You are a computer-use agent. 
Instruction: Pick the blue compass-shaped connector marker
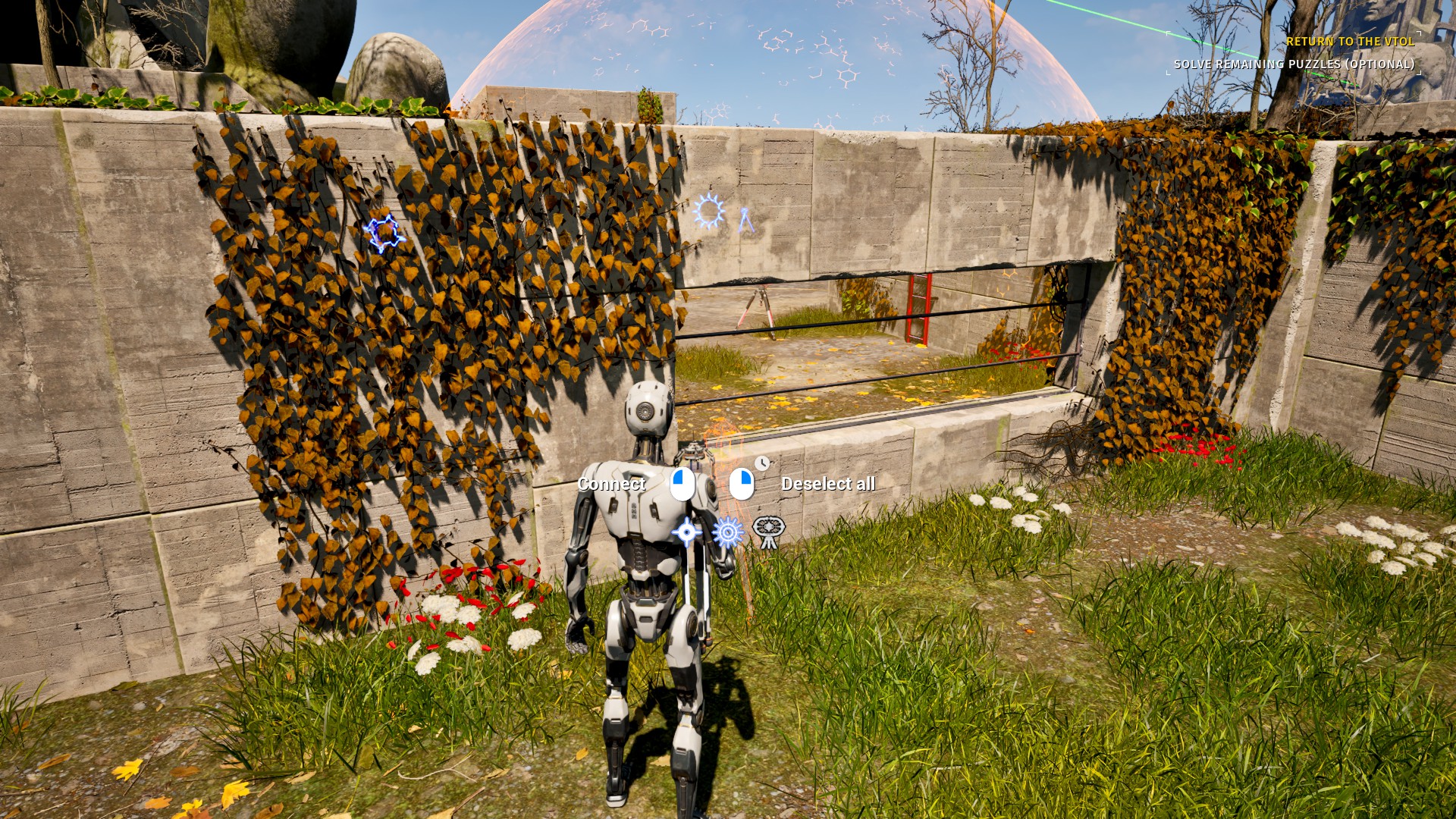(747, 220)
